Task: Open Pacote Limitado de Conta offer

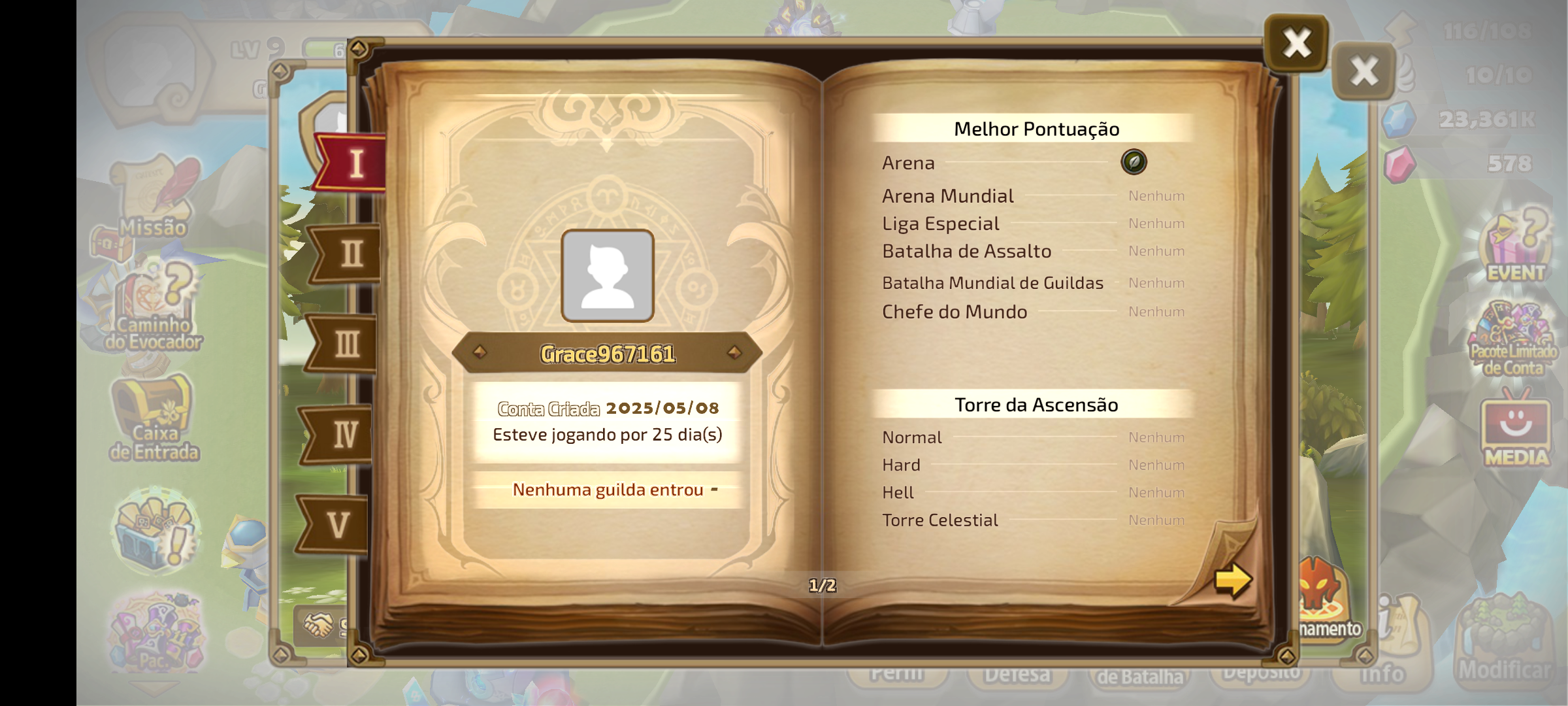Action: (1513, 339)
